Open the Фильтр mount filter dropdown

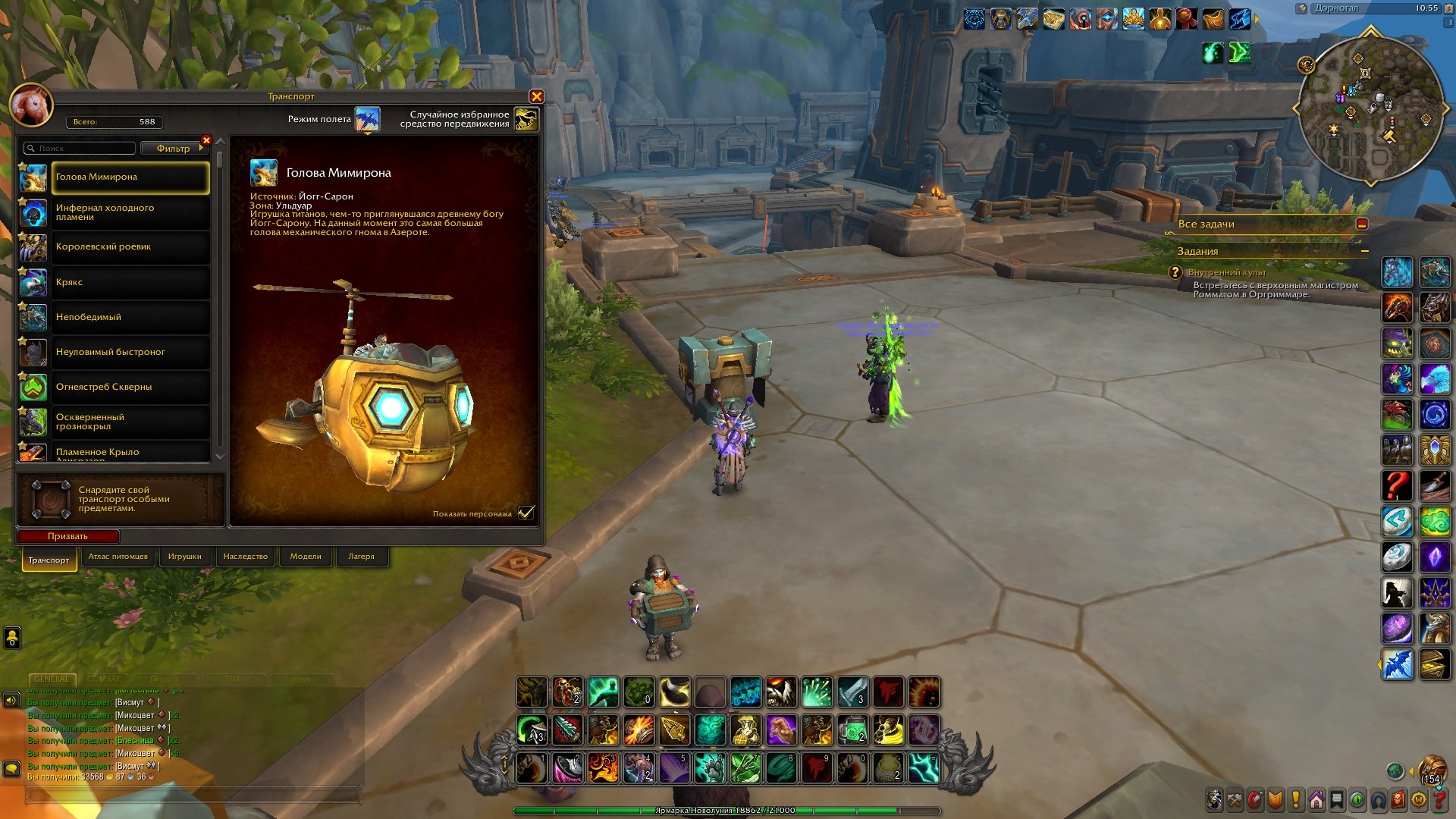pyautogui.click(x=174, y=149)
